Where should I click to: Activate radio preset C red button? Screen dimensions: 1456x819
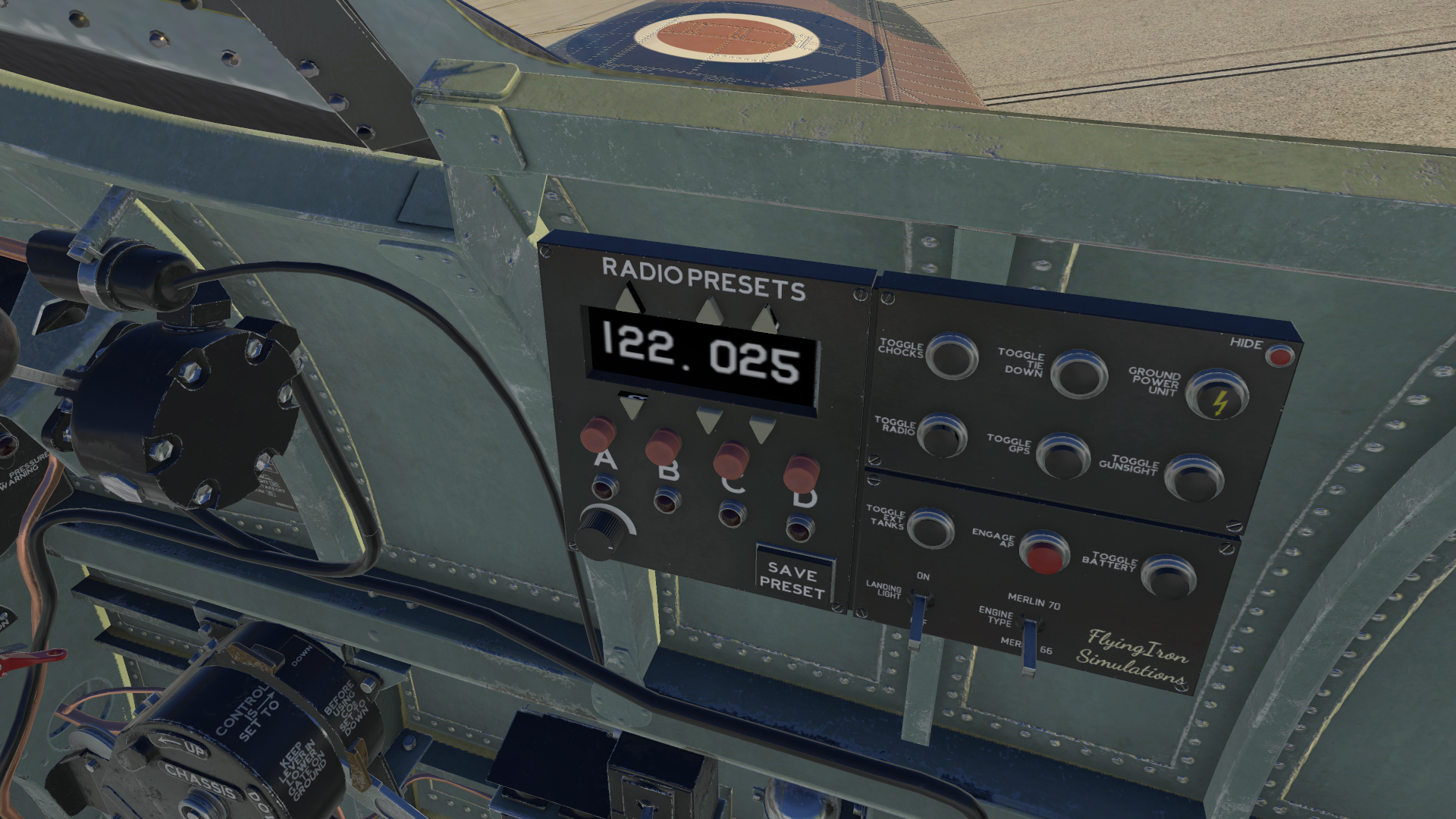point(731,459)
